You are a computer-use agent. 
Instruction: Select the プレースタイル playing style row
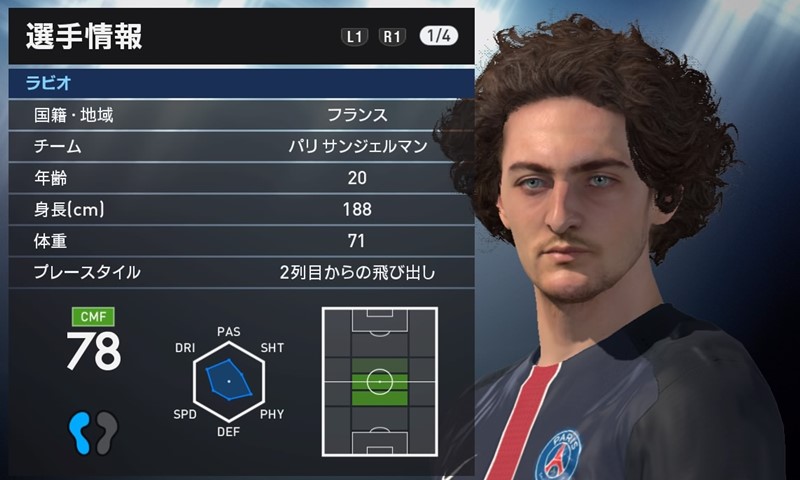(240, 272)
